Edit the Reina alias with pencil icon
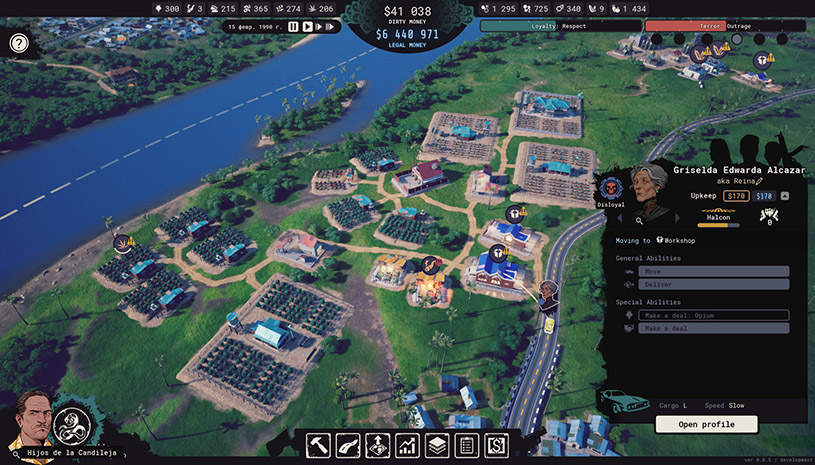The image size is (815, 465). (x=759, y=181)
